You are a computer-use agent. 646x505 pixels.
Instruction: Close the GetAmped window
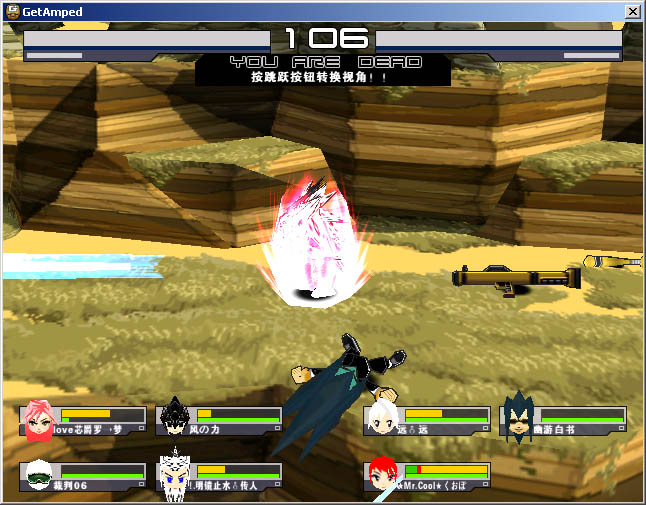632,12
